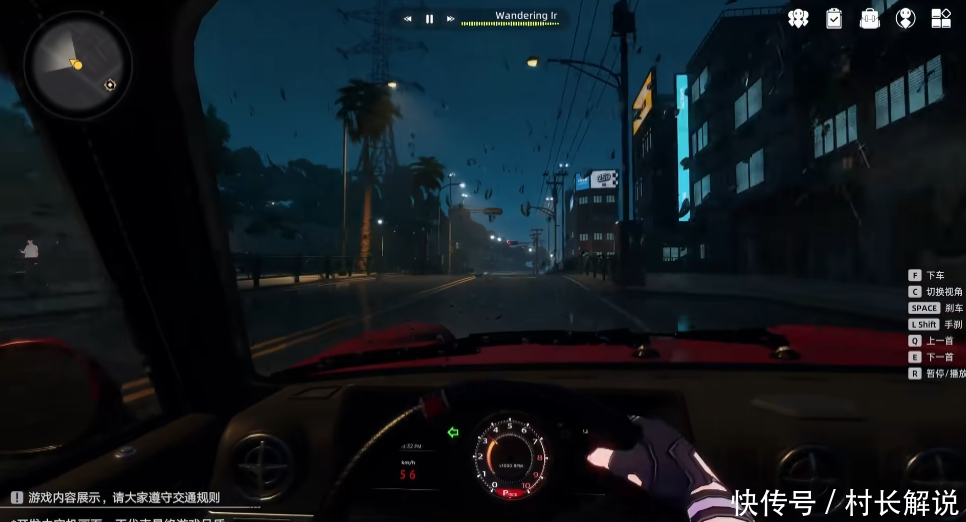Pause the car radio music
The image size is (966, 522).
(x=429, y=19)
